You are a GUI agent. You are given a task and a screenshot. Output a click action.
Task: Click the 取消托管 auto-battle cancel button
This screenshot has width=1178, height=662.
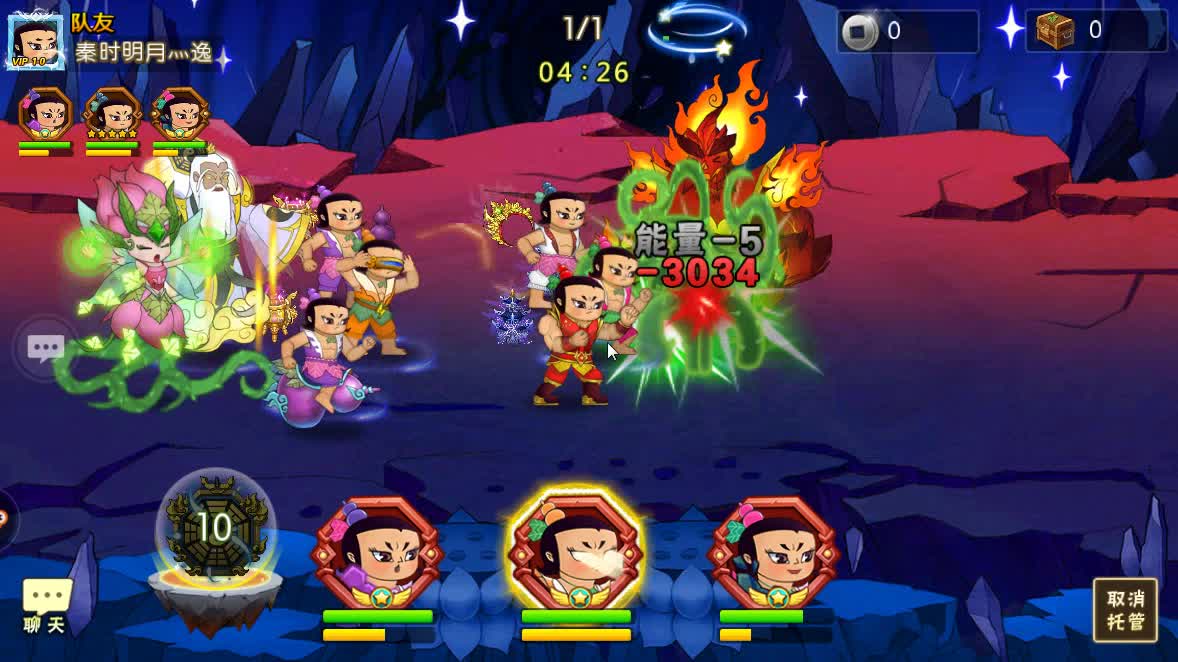tap(1125, 610)
